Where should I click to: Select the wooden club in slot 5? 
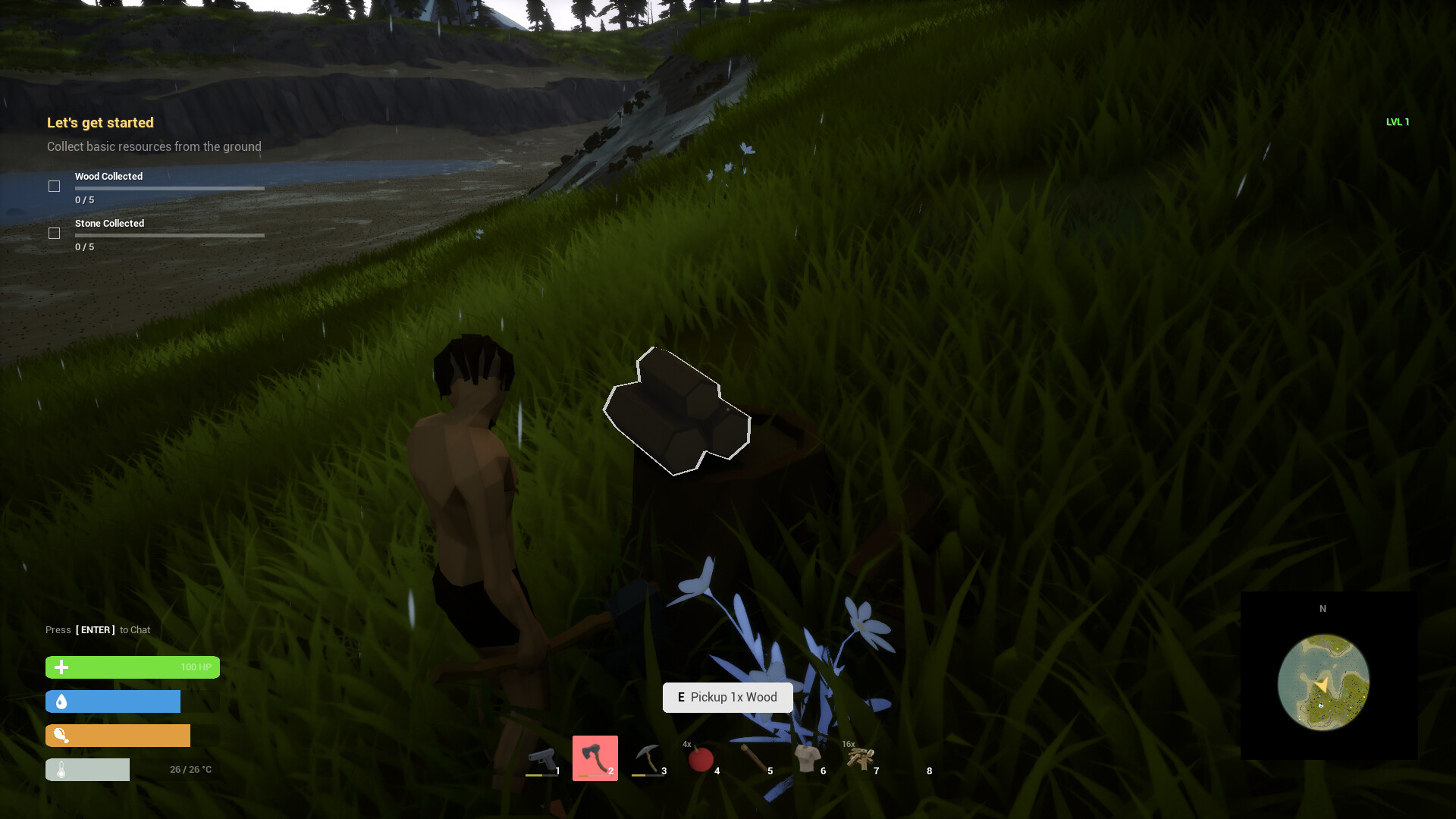tap(755, 757)
